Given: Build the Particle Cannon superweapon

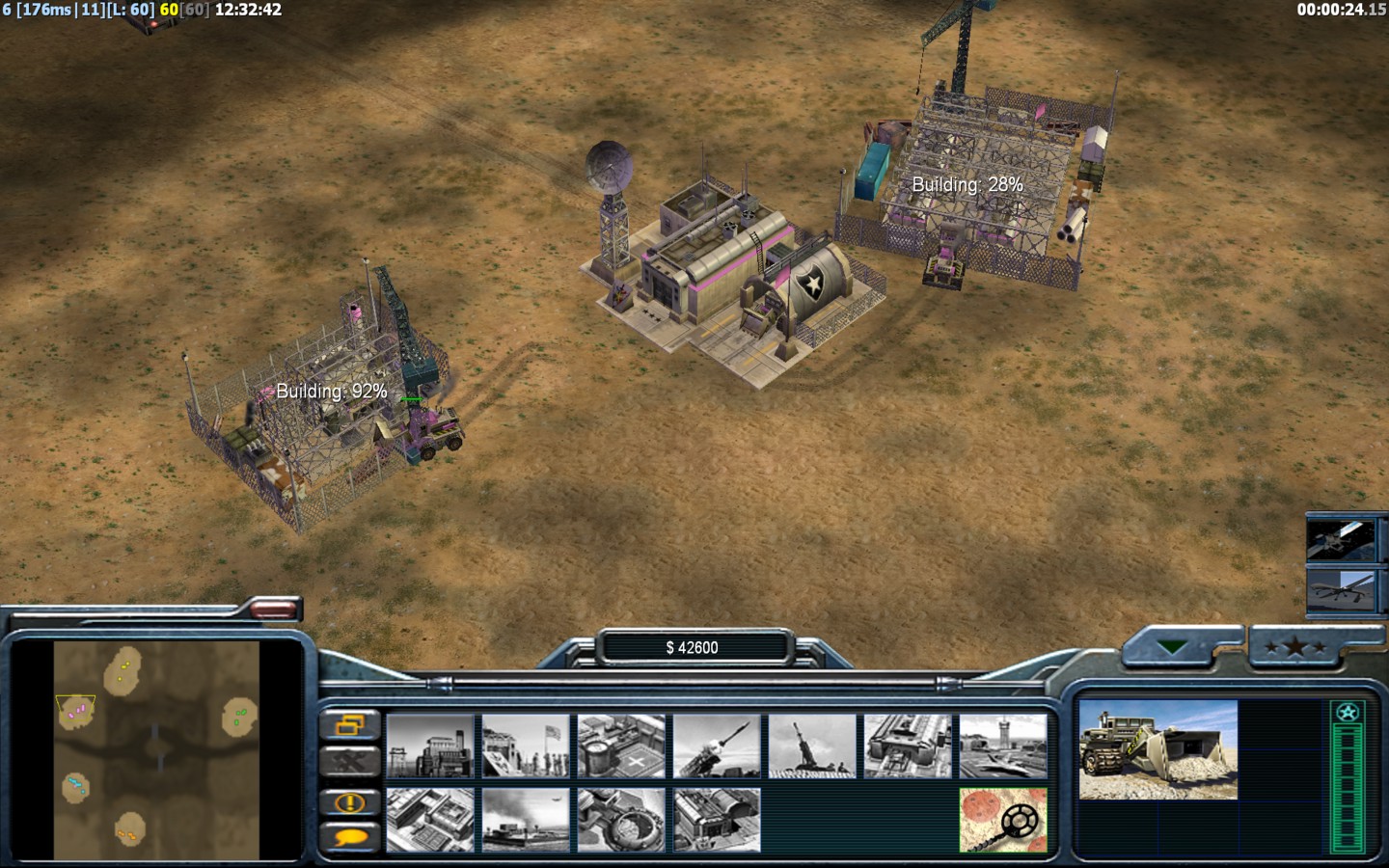Looking at the screenshot, I should click(x=621, y=820).
